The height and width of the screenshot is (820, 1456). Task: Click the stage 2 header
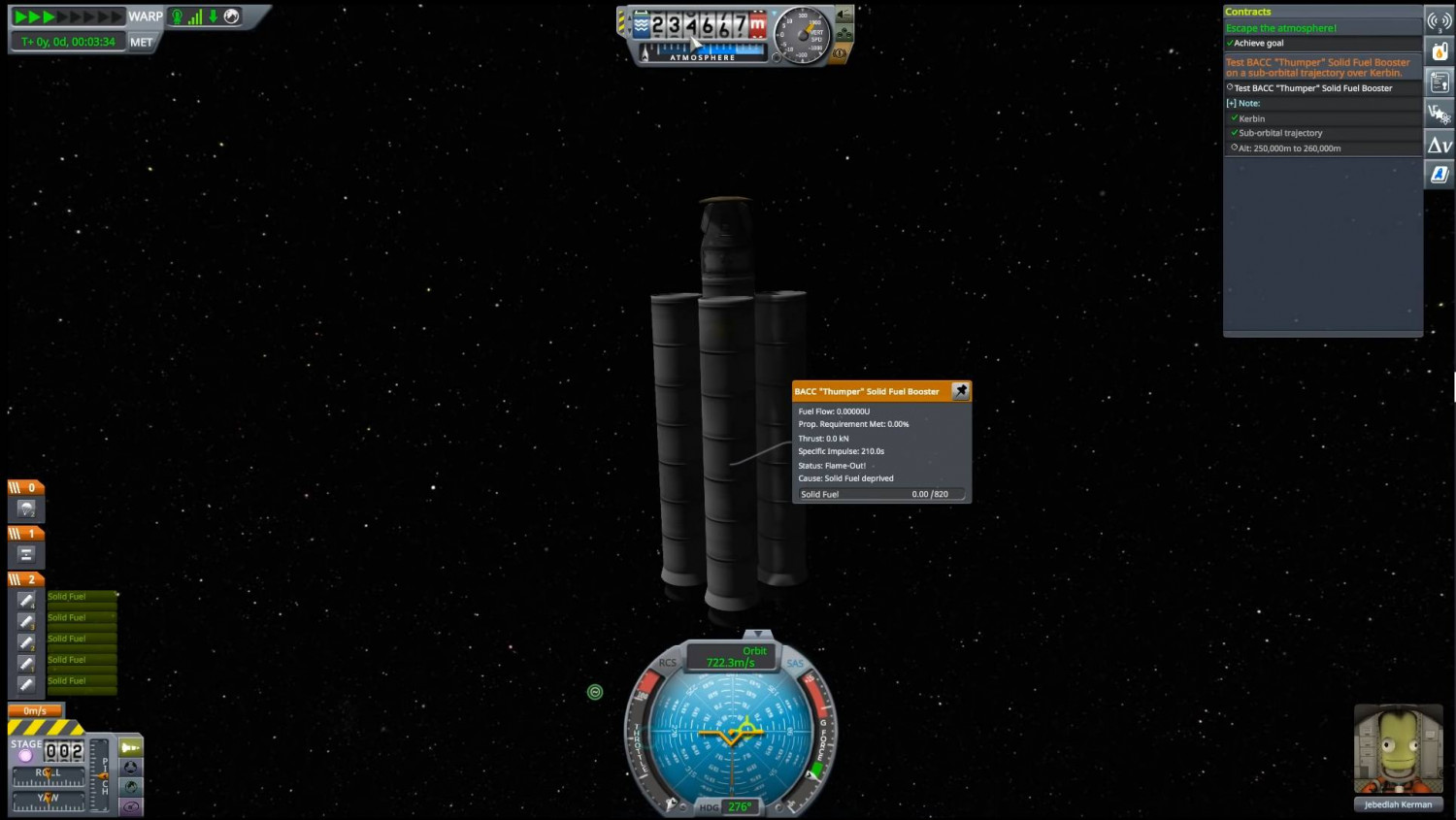26,579
